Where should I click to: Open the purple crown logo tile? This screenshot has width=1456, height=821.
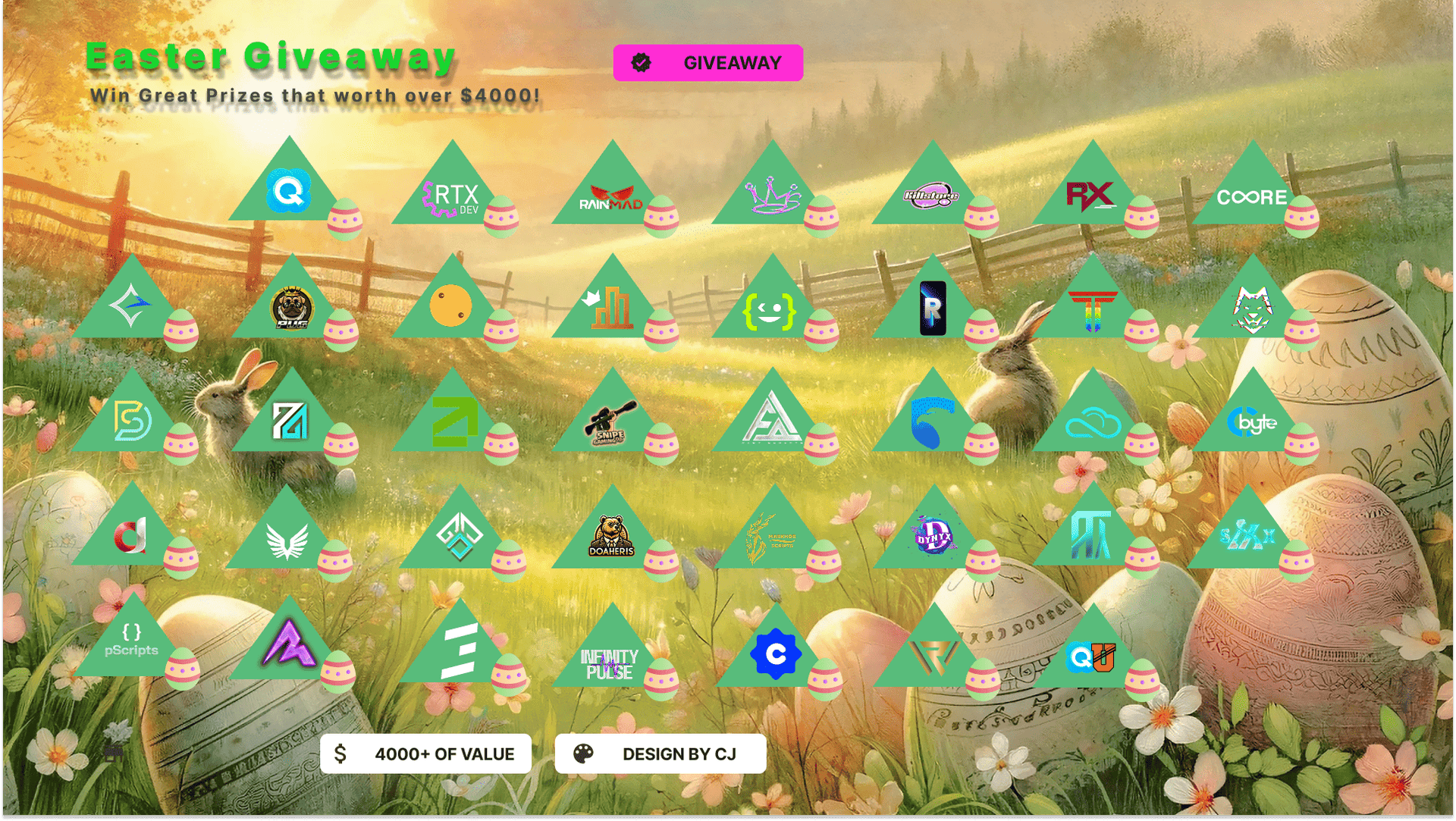(x=772, y=195)
